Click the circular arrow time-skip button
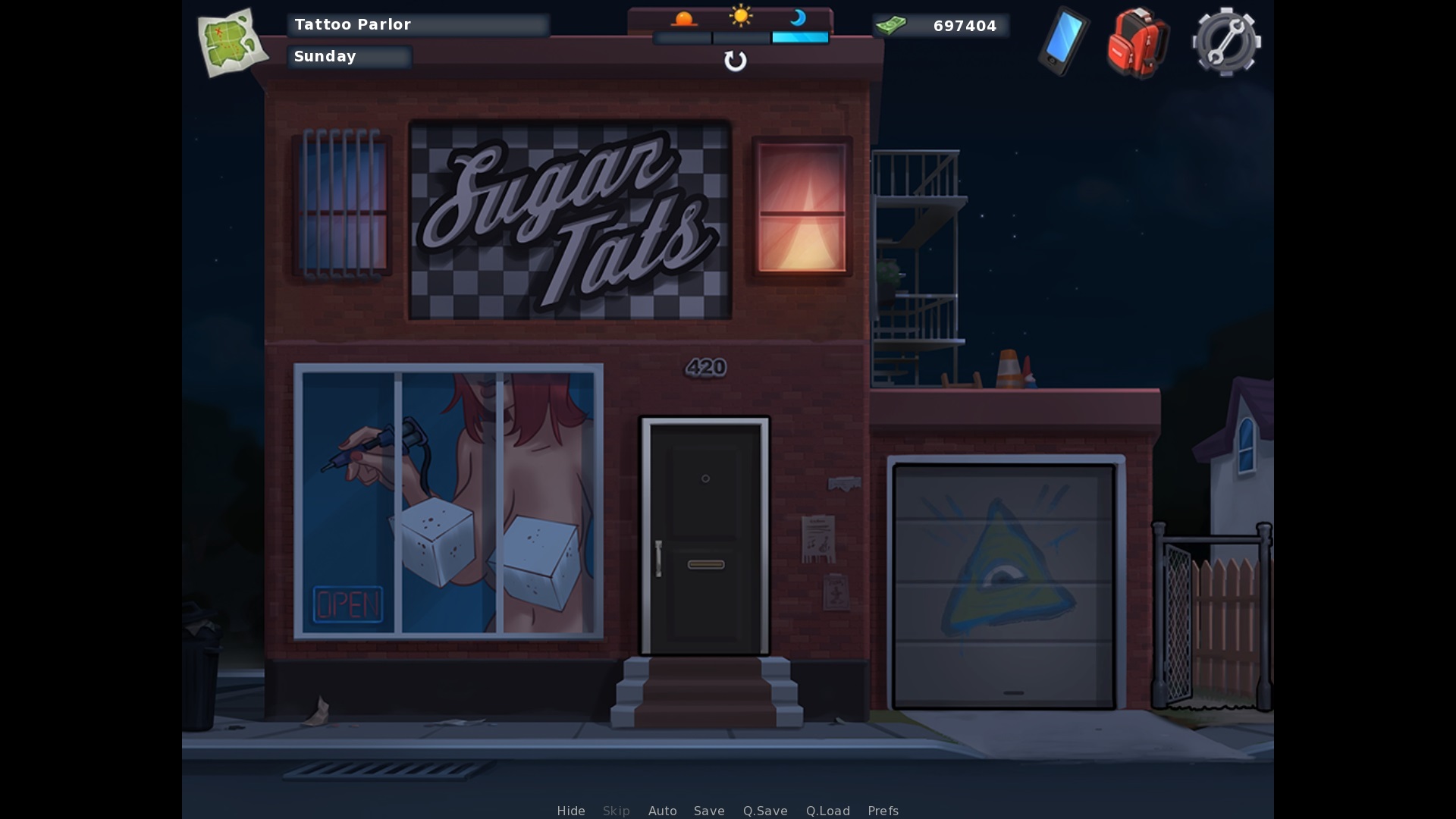Screen dimensions: 1456x819 735,61
